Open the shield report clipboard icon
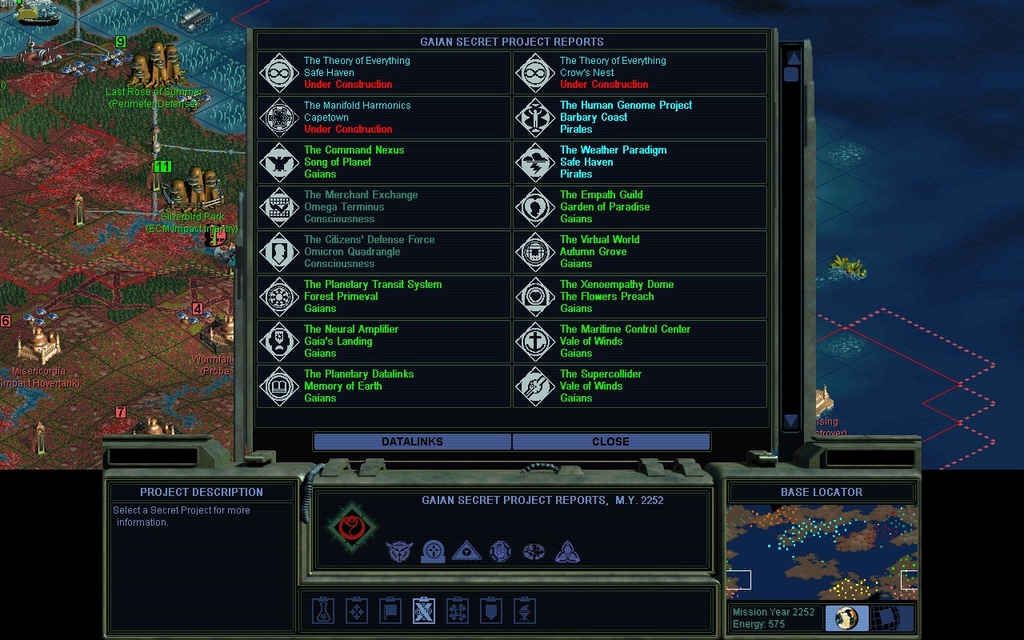This screenshot has width=1024, height=640. click(491, 609)
